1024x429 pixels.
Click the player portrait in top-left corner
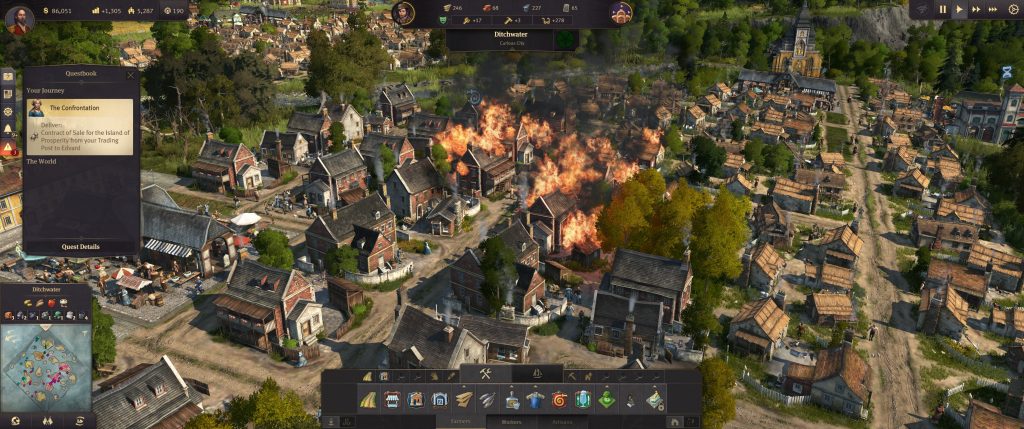click(18, 18)
